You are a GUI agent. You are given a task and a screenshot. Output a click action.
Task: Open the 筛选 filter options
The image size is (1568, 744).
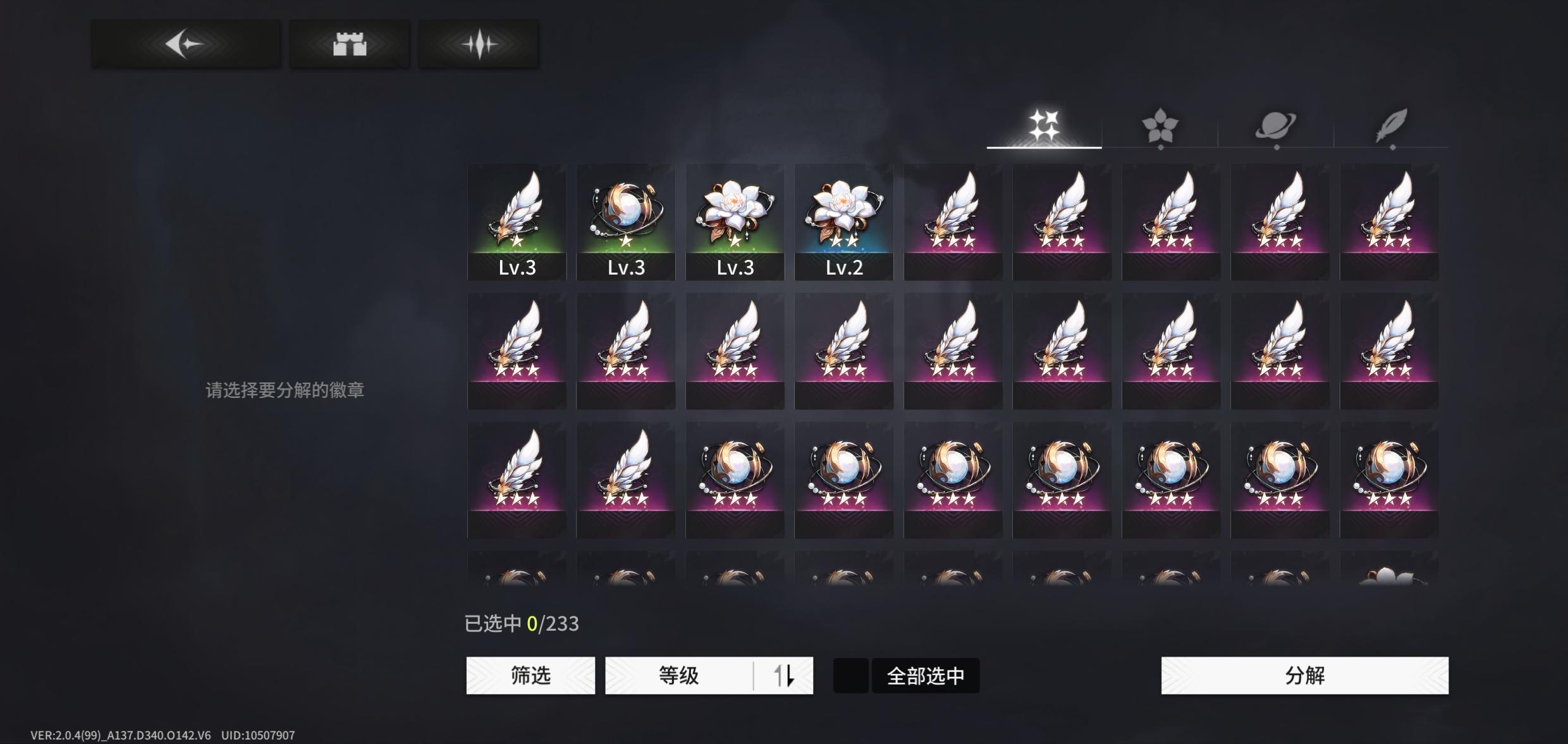pyautogui.click(x=530, y=675)
